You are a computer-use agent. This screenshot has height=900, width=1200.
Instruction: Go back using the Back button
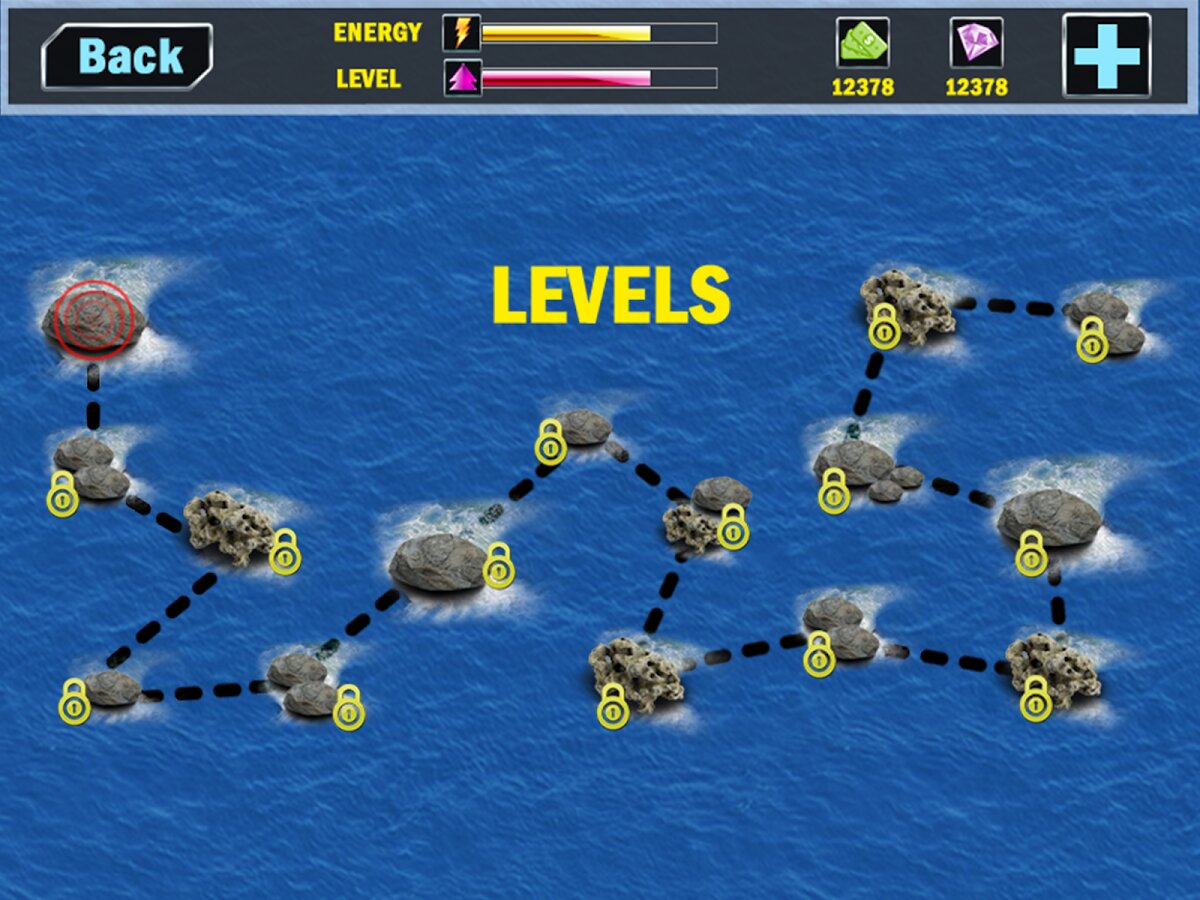(x=127, y=57)
